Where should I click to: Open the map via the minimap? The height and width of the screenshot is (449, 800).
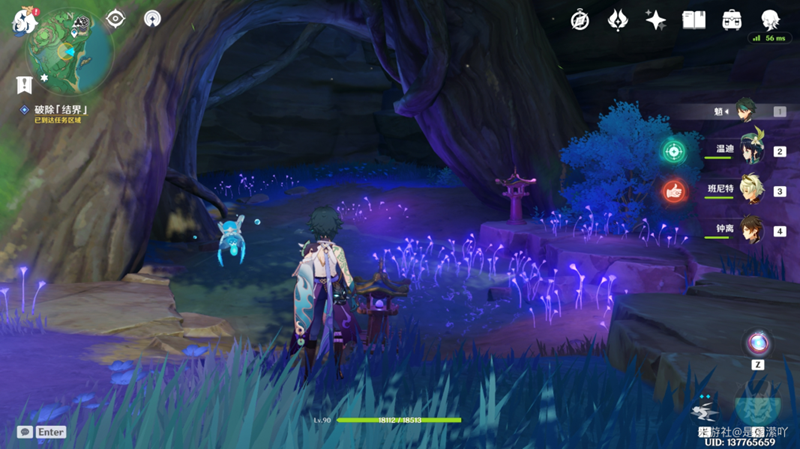(70, 45)
